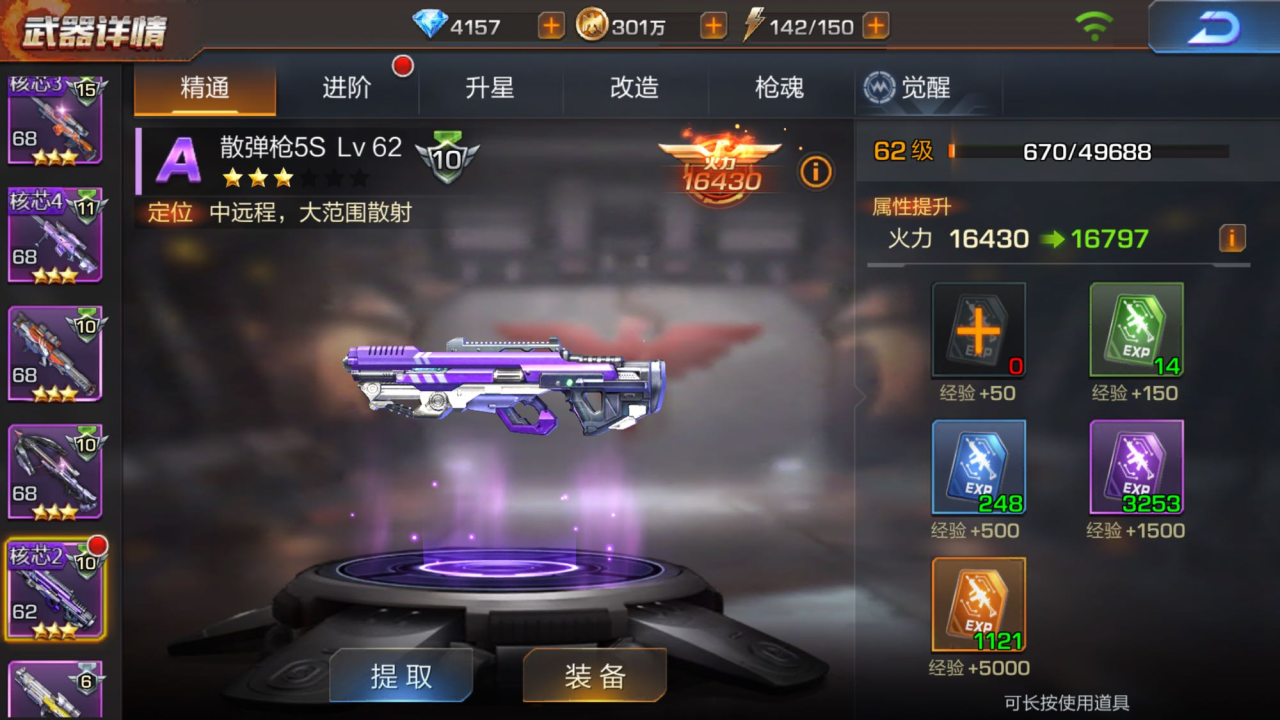Return with the blue back arrow button
The width and height of the screenshot is (1280, 720).
[1213, 27]
